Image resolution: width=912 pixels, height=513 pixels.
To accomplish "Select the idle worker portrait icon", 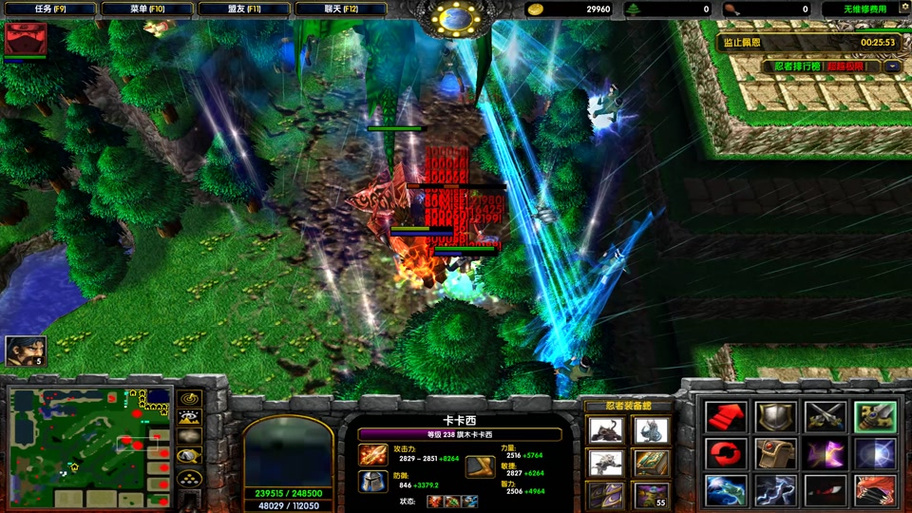I will pyautogui.click(x=25, y=351).
